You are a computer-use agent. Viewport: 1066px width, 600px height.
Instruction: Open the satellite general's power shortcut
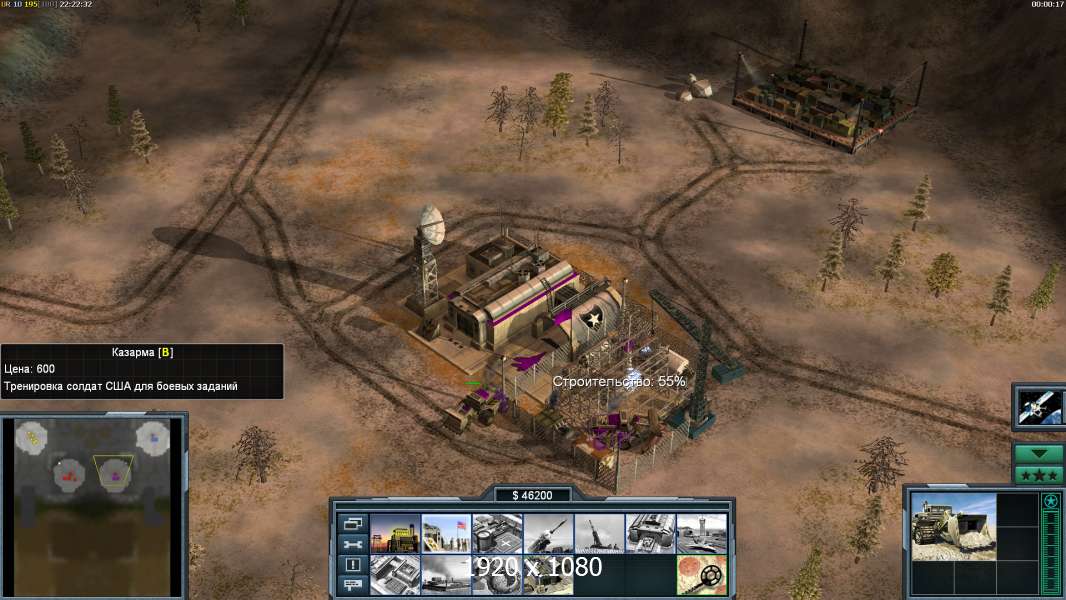click(x=1039, y=406)
